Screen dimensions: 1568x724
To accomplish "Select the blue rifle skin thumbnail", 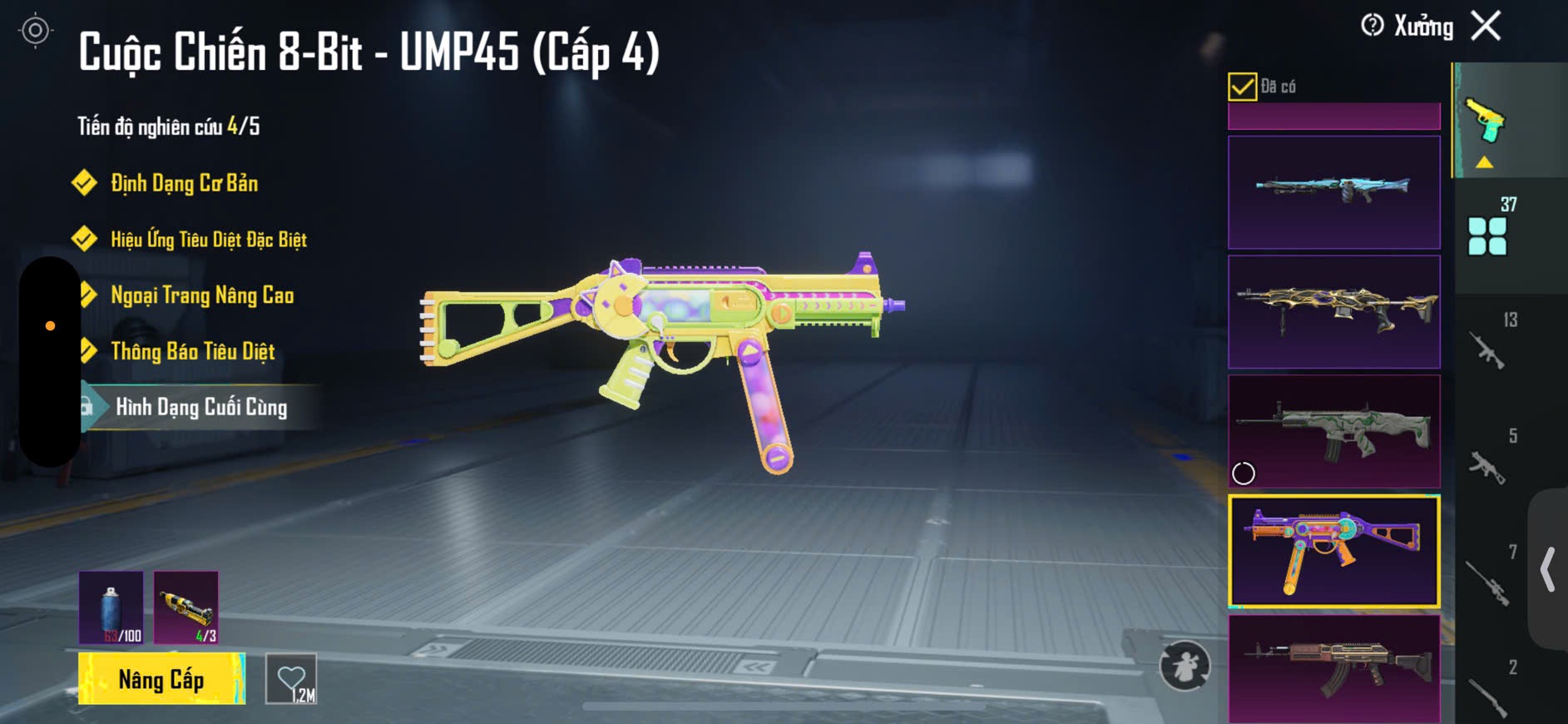I will (1333, 192).
